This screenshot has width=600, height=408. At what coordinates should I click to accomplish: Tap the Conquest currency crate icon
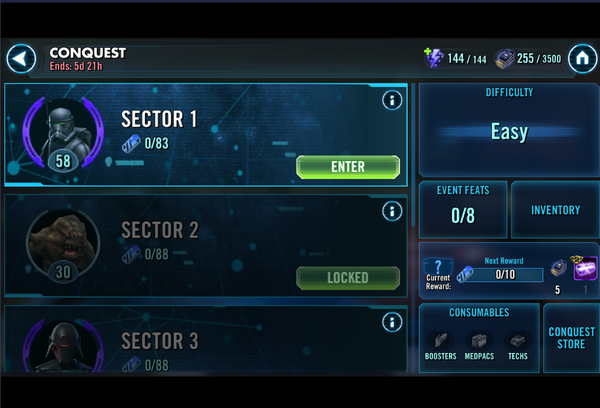pyautogui.click(x=504, y=59)
